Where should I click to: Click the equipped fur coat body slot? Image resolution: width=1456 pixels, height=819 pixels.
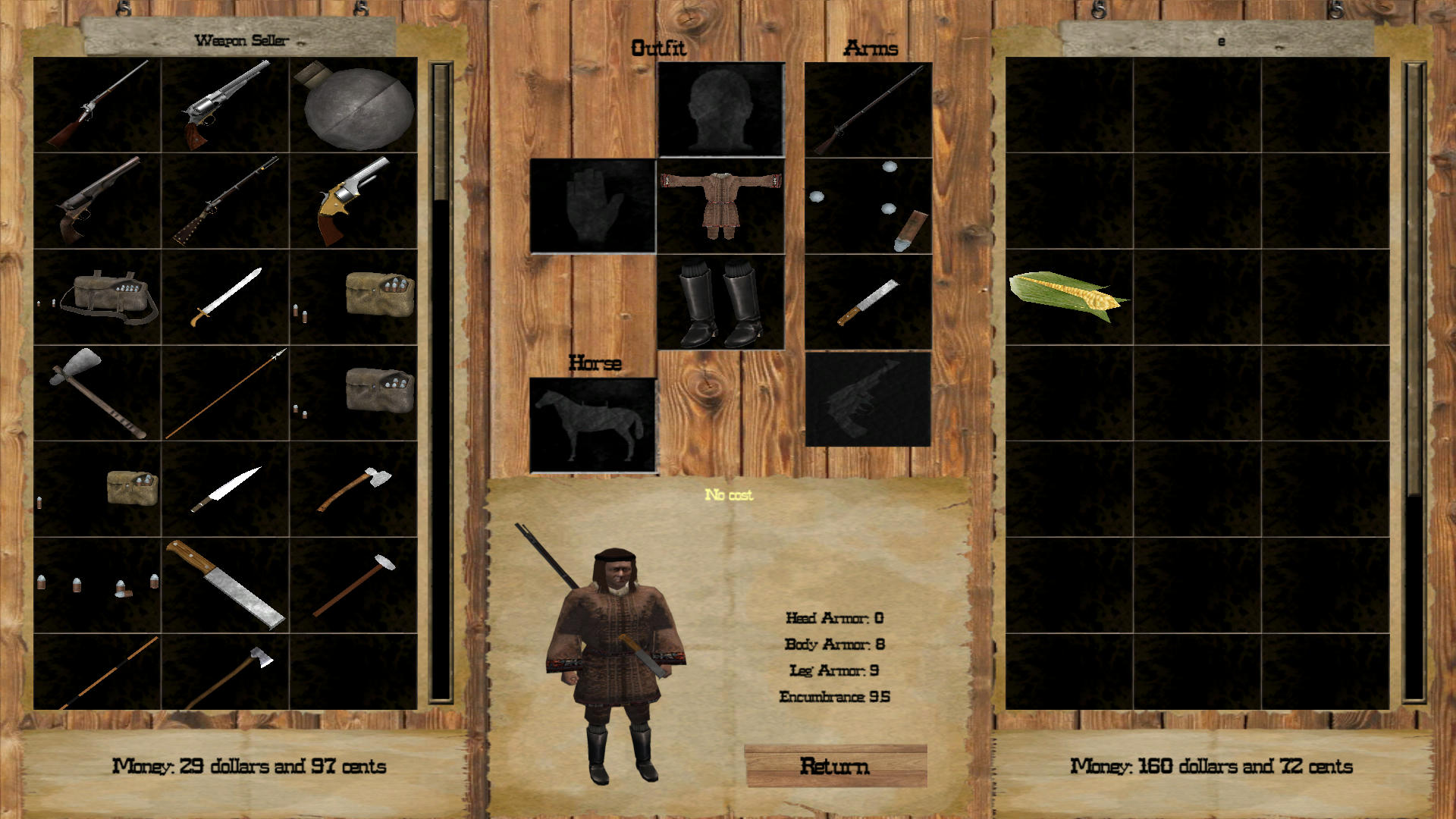pyautogui.click(x=720, y=206)
